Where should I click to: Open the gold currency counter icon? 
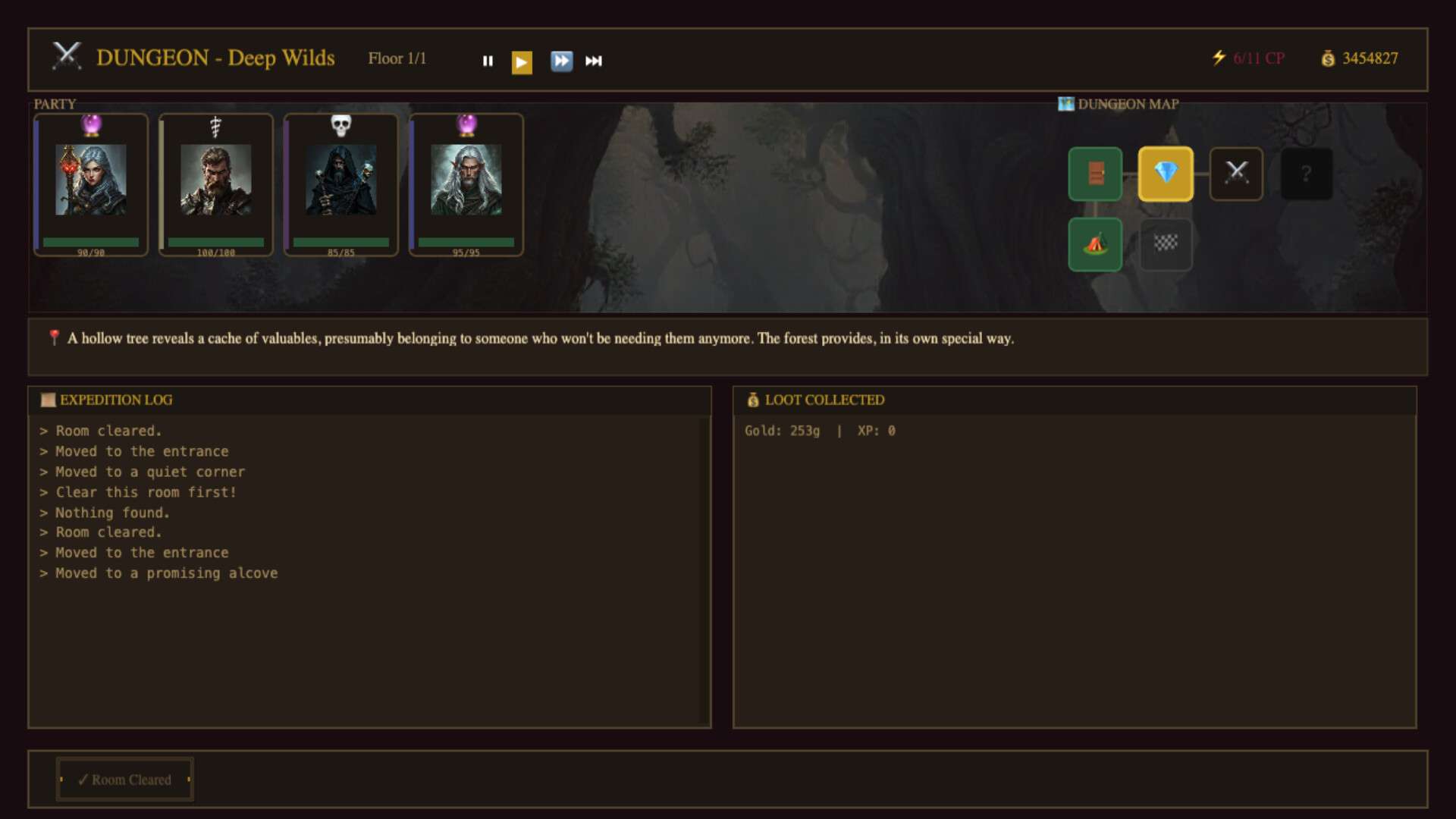point(1329,58)
